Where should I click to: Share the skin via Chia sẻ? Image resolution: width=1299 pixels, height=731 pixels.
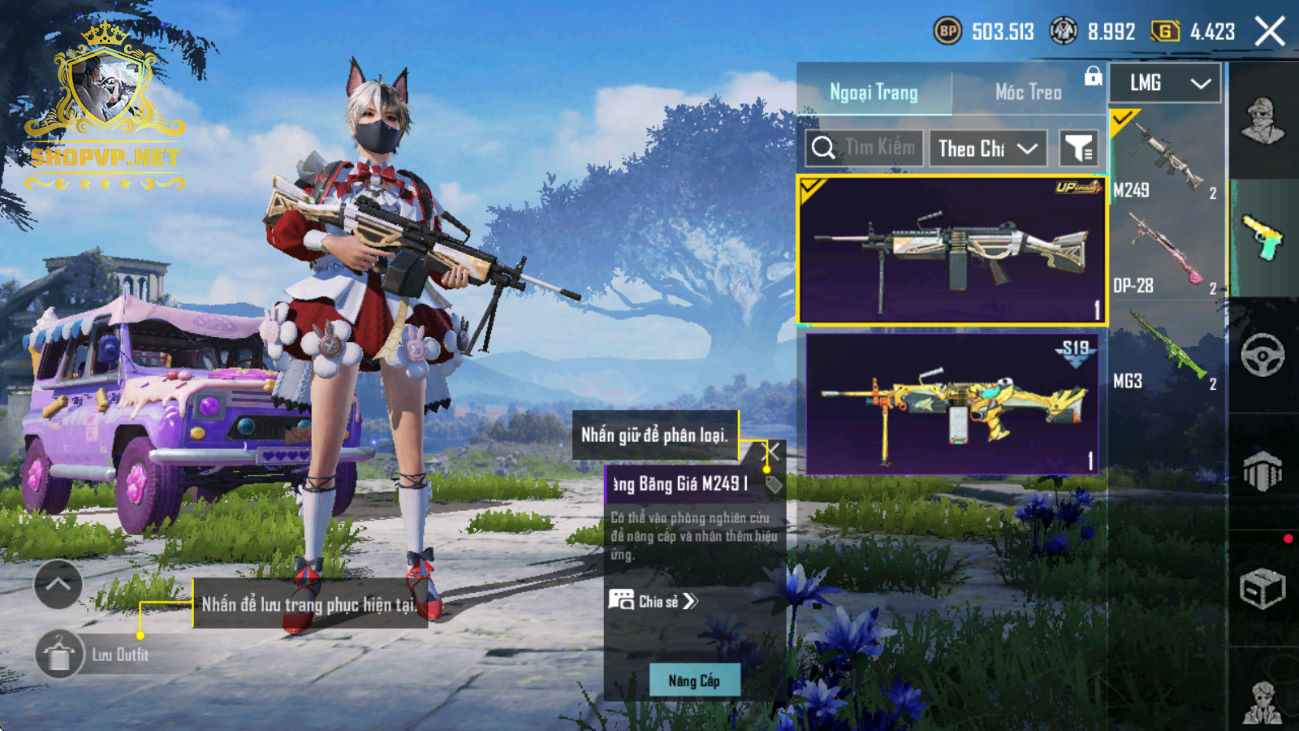point(654,601)
